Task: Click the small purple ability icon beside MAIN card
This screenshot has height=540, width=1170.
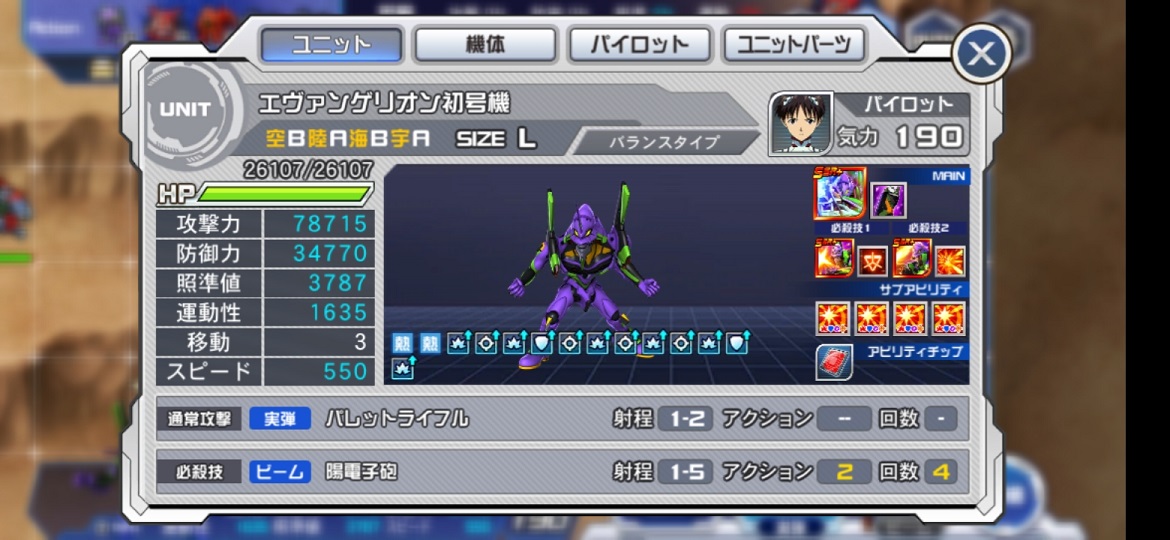Action: click(888, 200)
